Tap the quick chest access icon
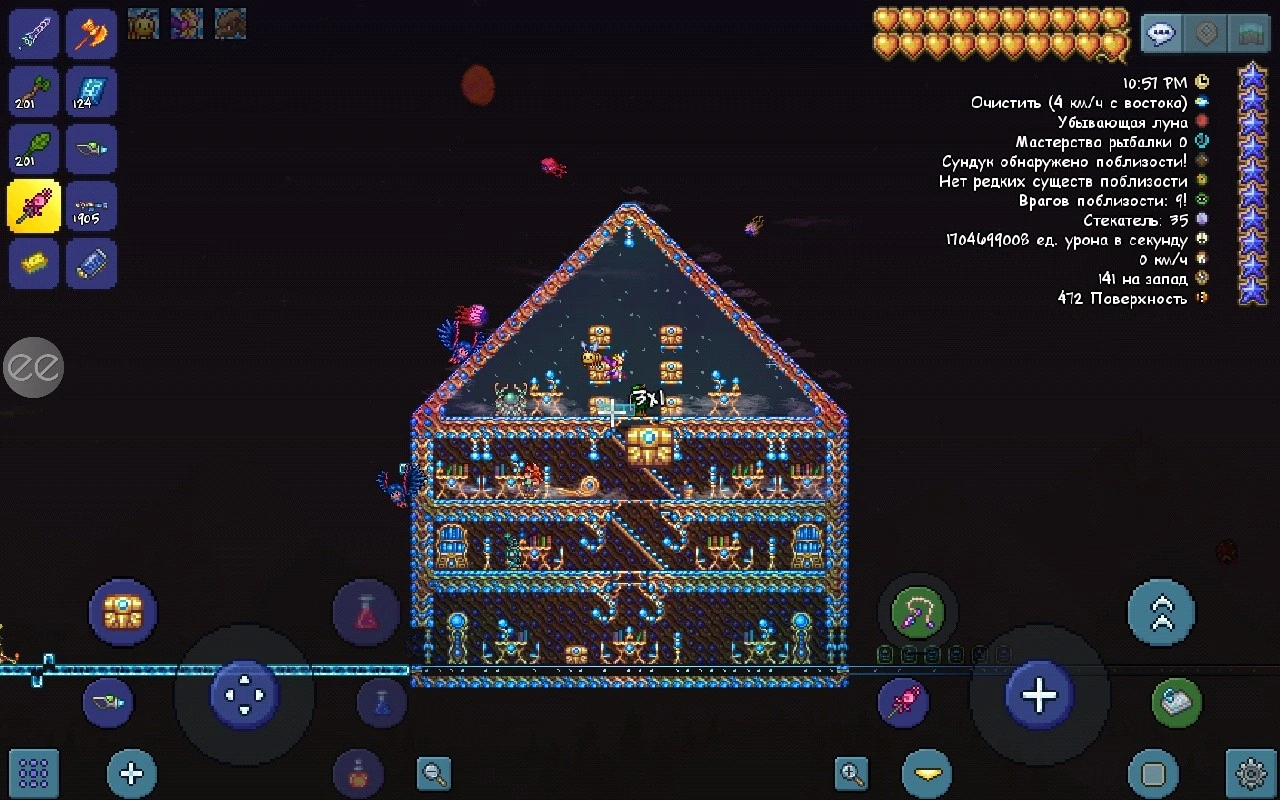The width and height of the screenshot is (1280, 800). tap(123, 612)
